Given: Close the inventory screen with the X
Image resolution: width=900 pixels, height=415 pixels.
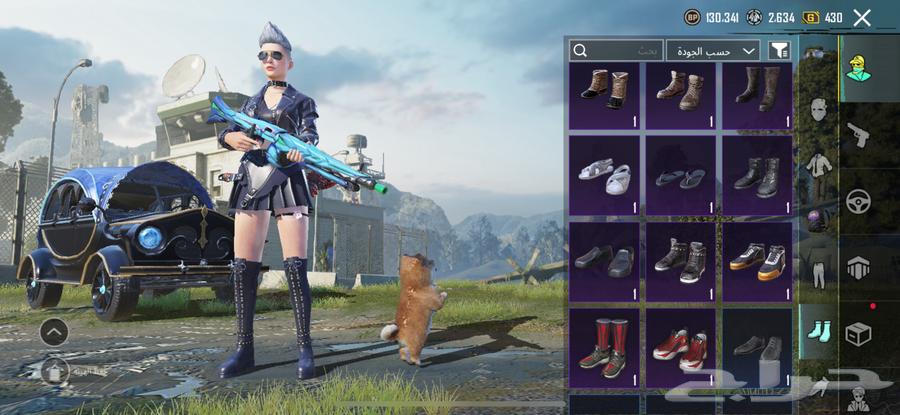Looking at the screenshot, I should pos(862,17).
